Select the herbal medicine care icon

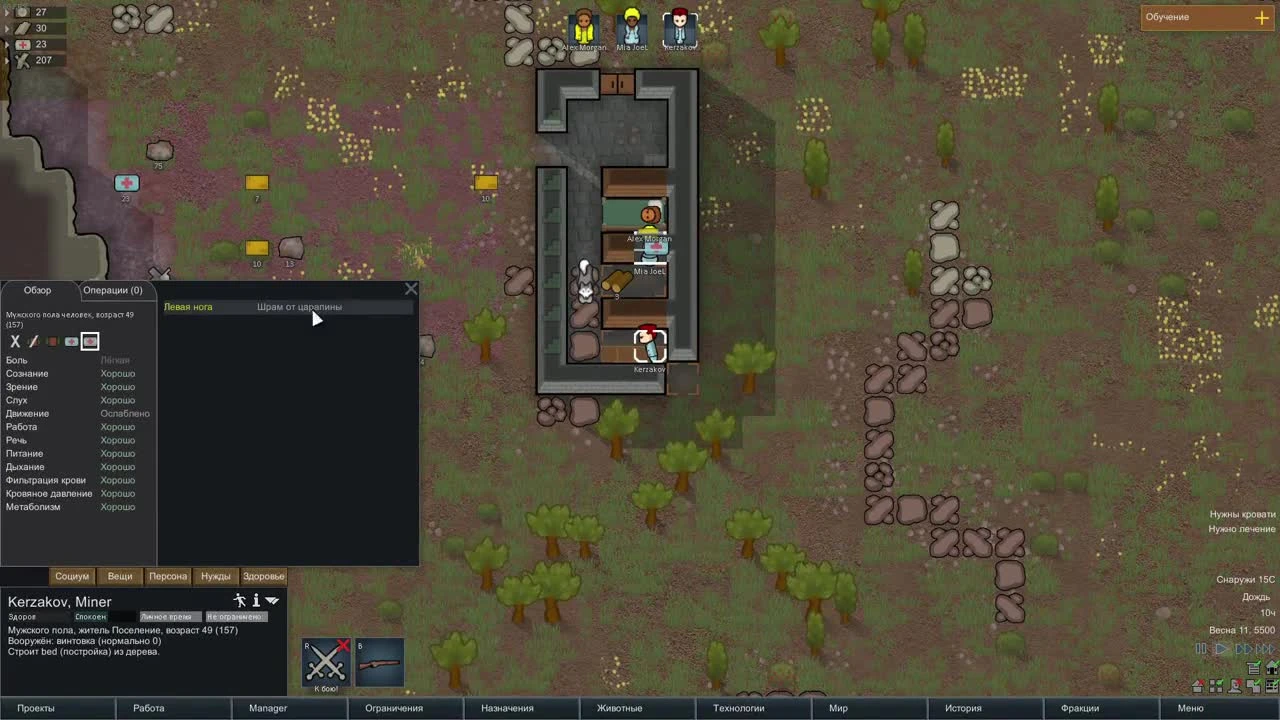[52, 341]
